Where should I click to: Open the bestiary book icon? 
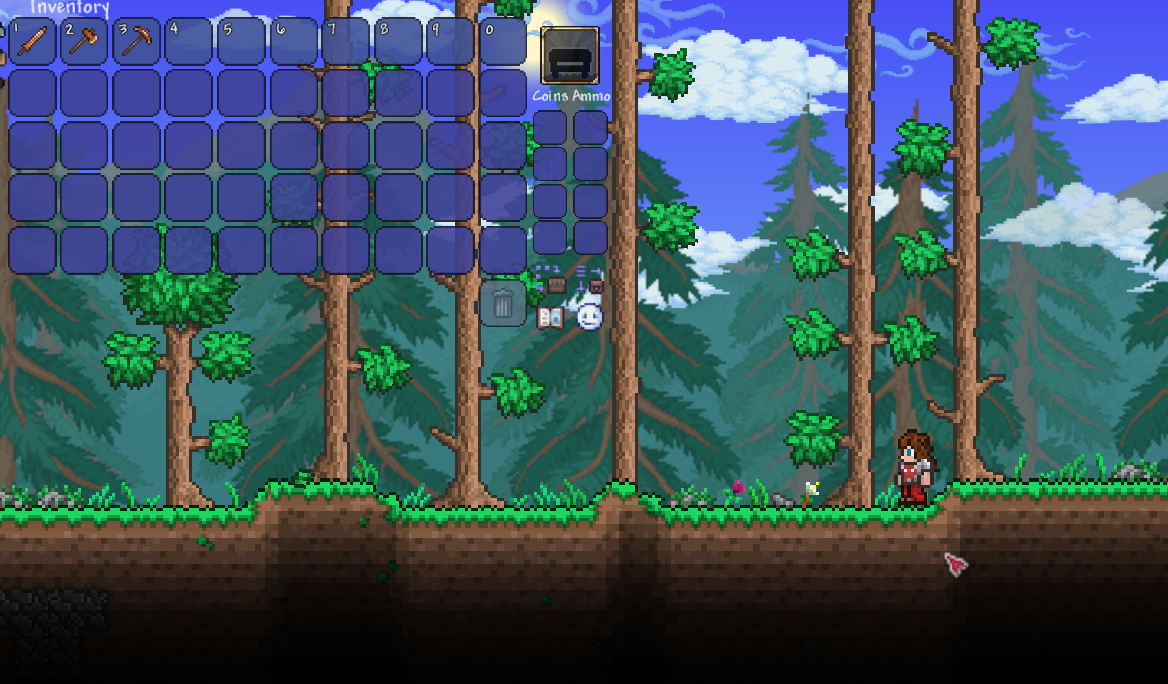click(x=550, y=318)
